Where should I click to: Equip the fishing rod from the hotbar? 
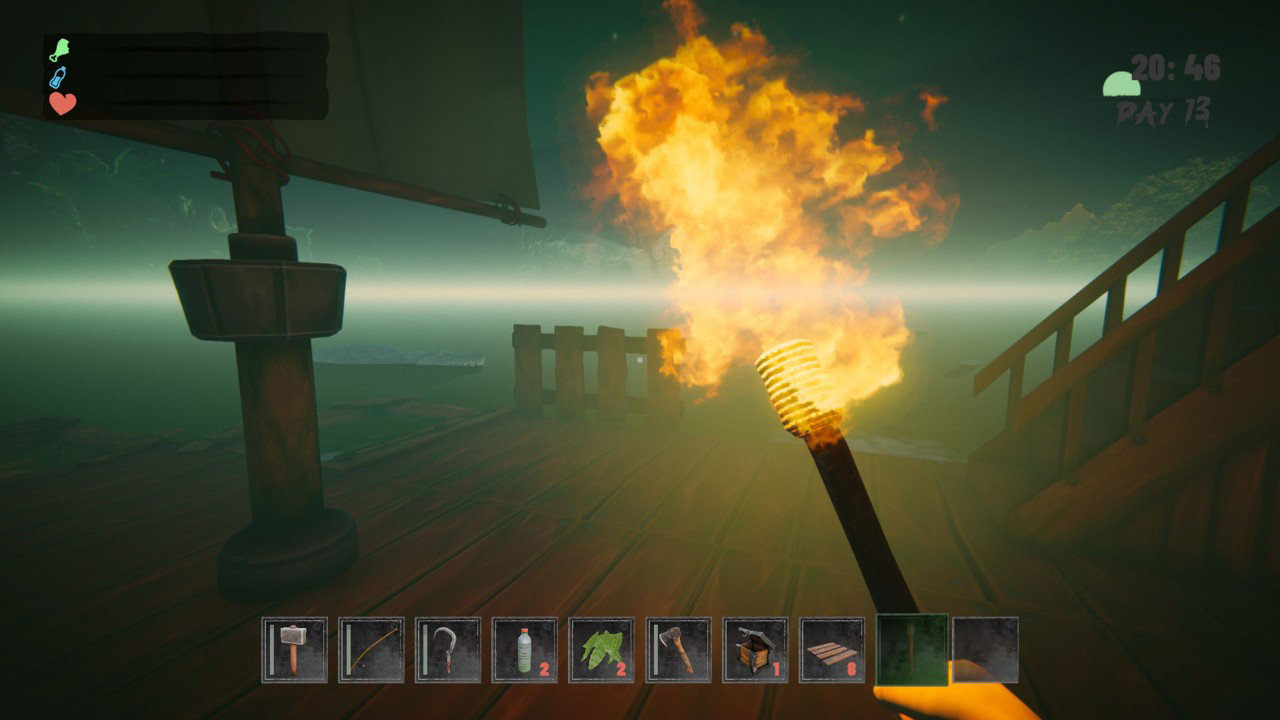point(369,650)
